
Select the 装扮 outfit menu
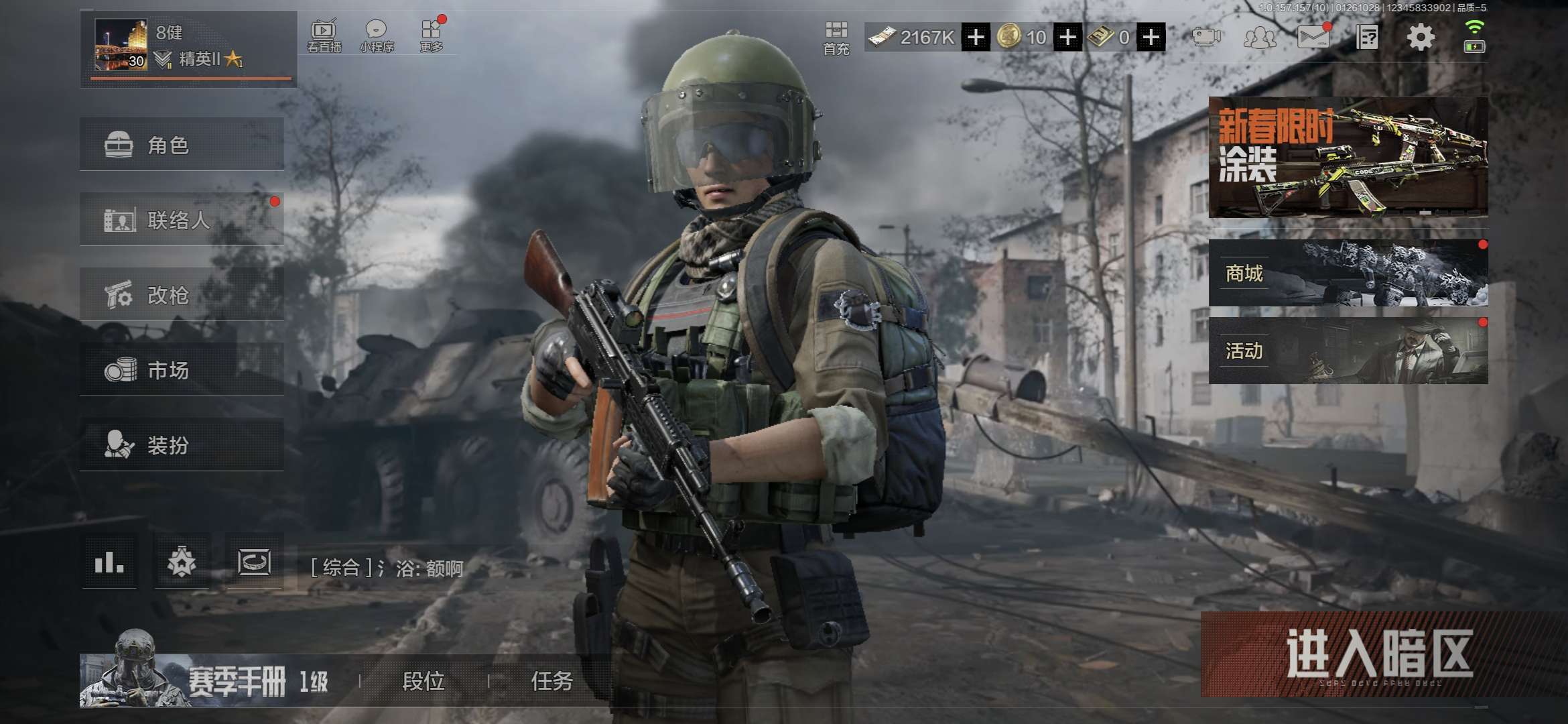tap(181, 444)
